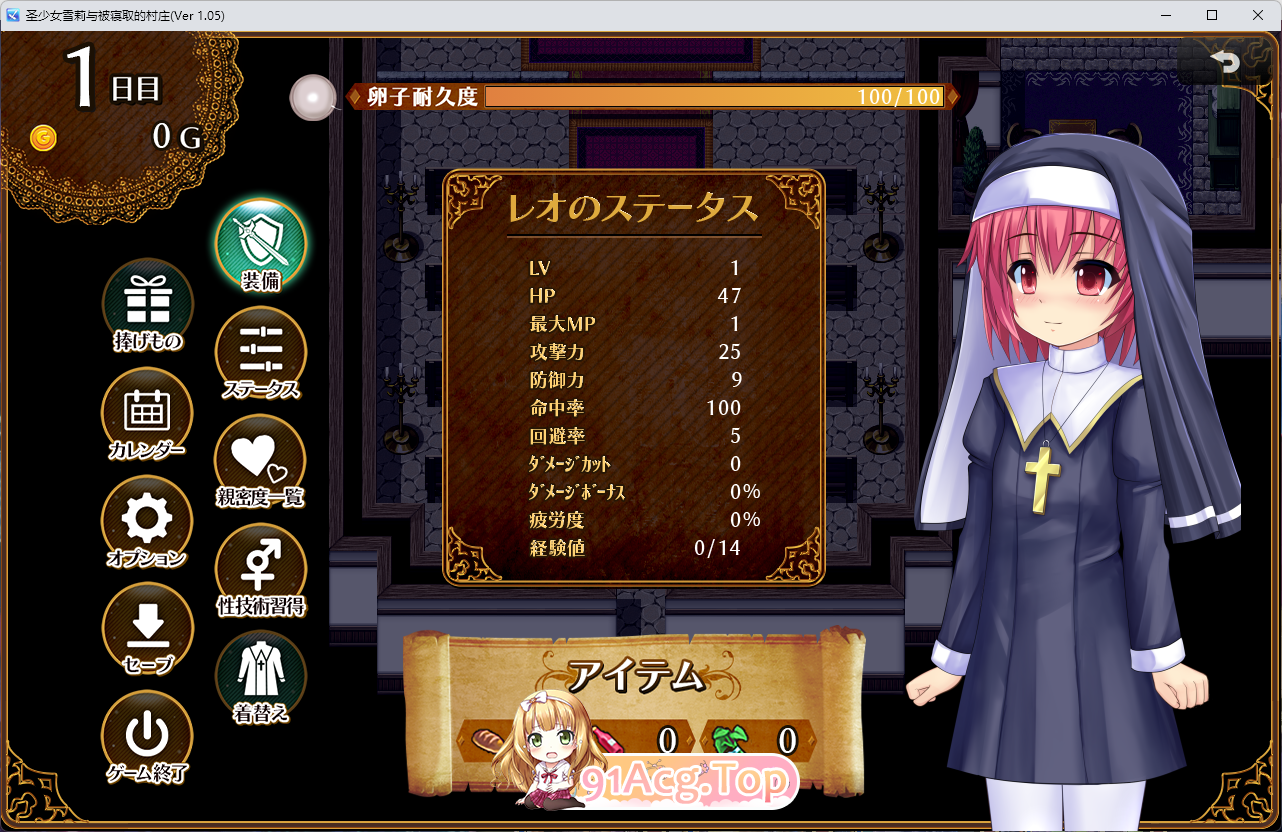1282x832 pixels.
Task: Open the オプション settings menu
Action: pos(147,518)
